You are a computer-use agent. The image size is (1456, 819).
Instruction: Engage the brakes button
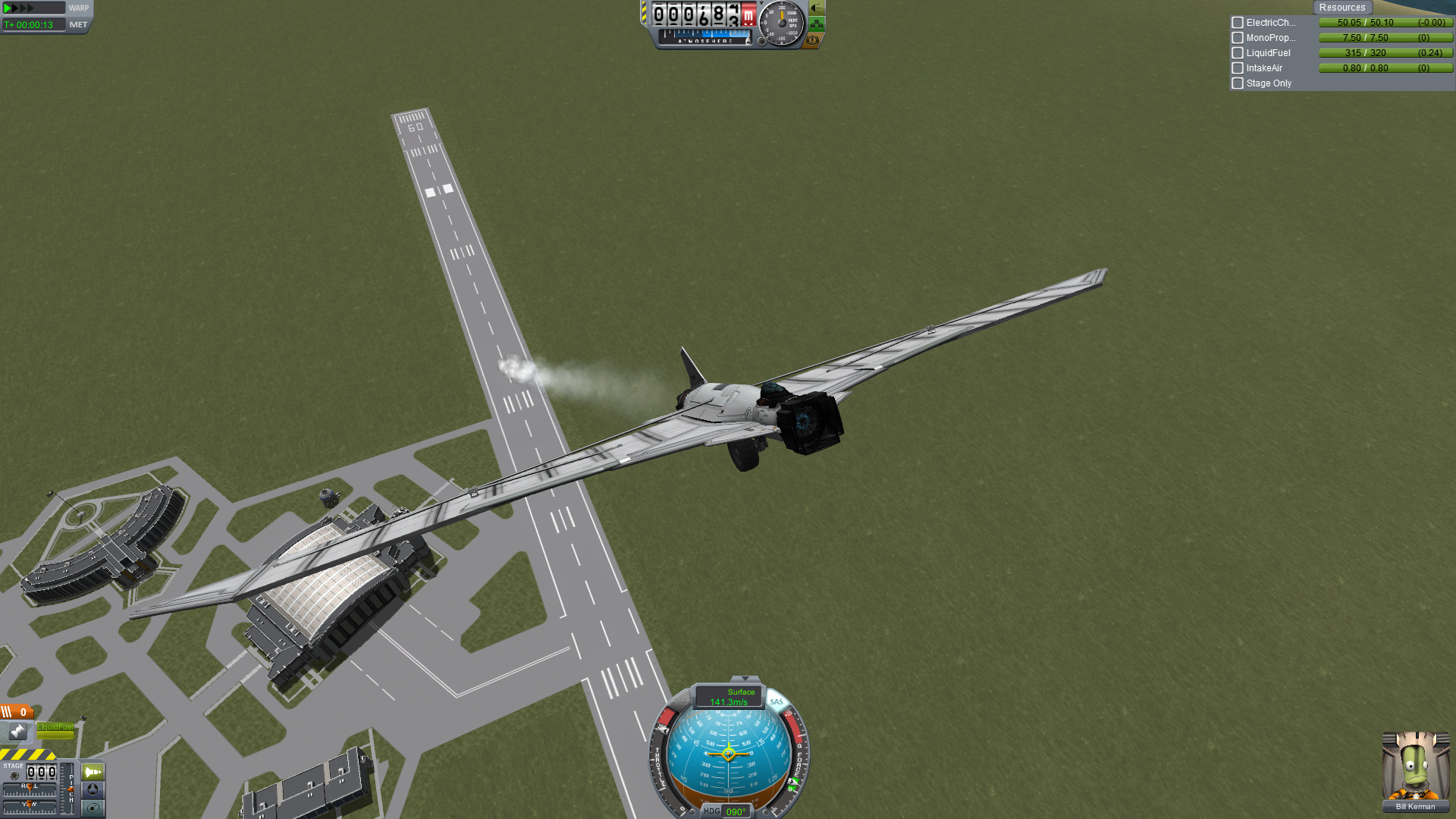tap(812, 40)
